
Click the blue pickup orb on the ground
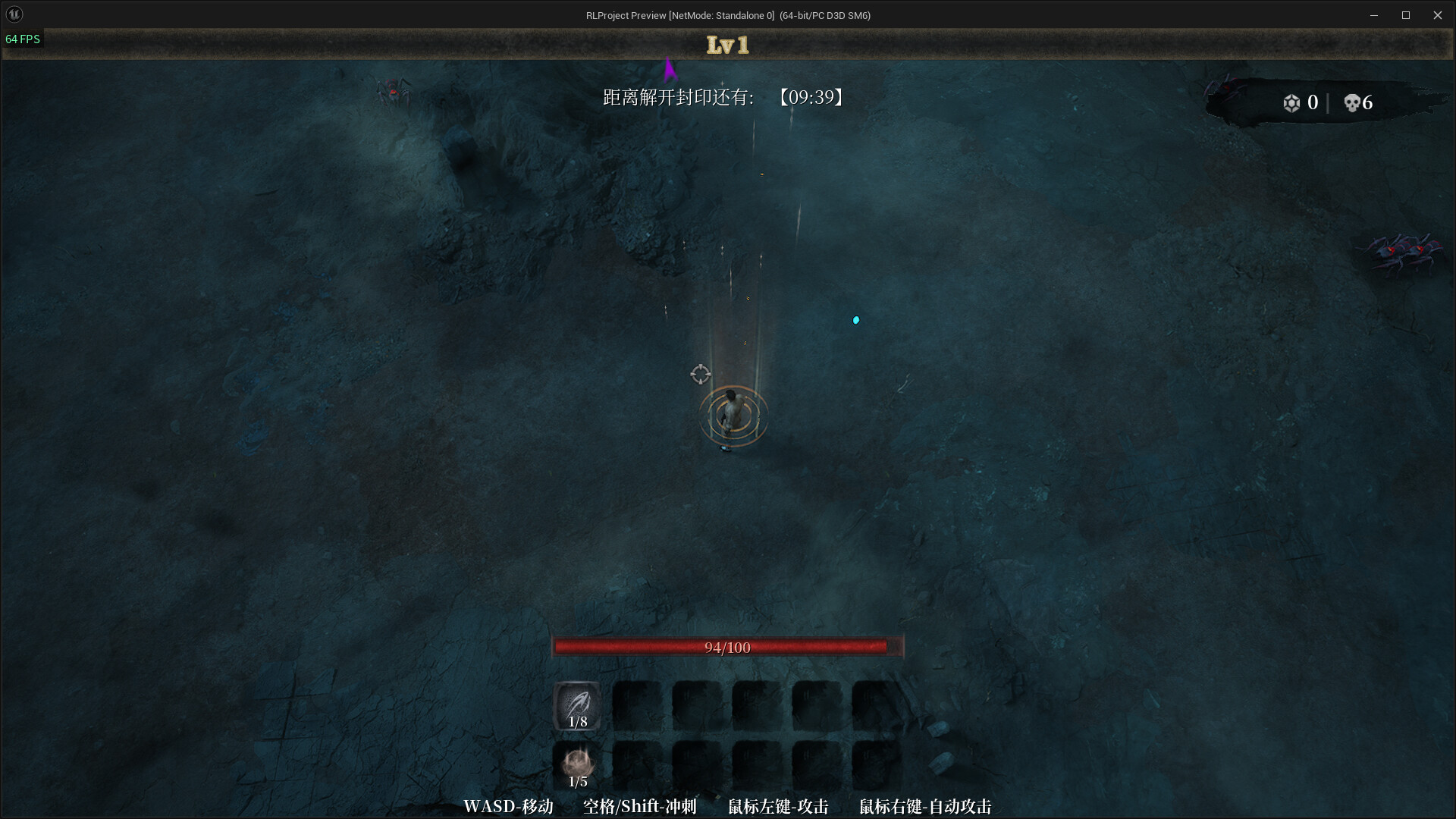856,319
